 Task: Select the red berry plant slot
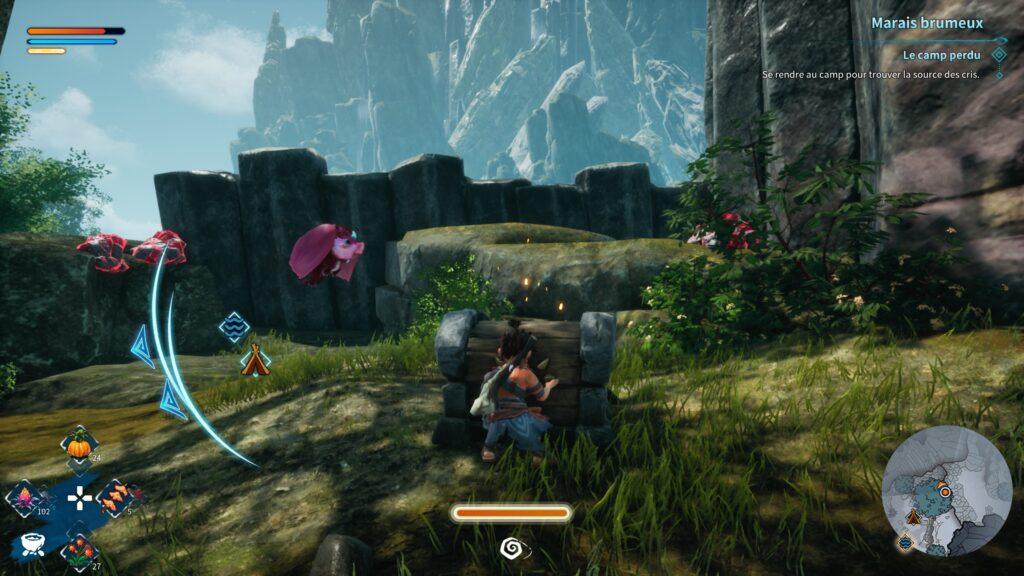(x=78, y=549)
